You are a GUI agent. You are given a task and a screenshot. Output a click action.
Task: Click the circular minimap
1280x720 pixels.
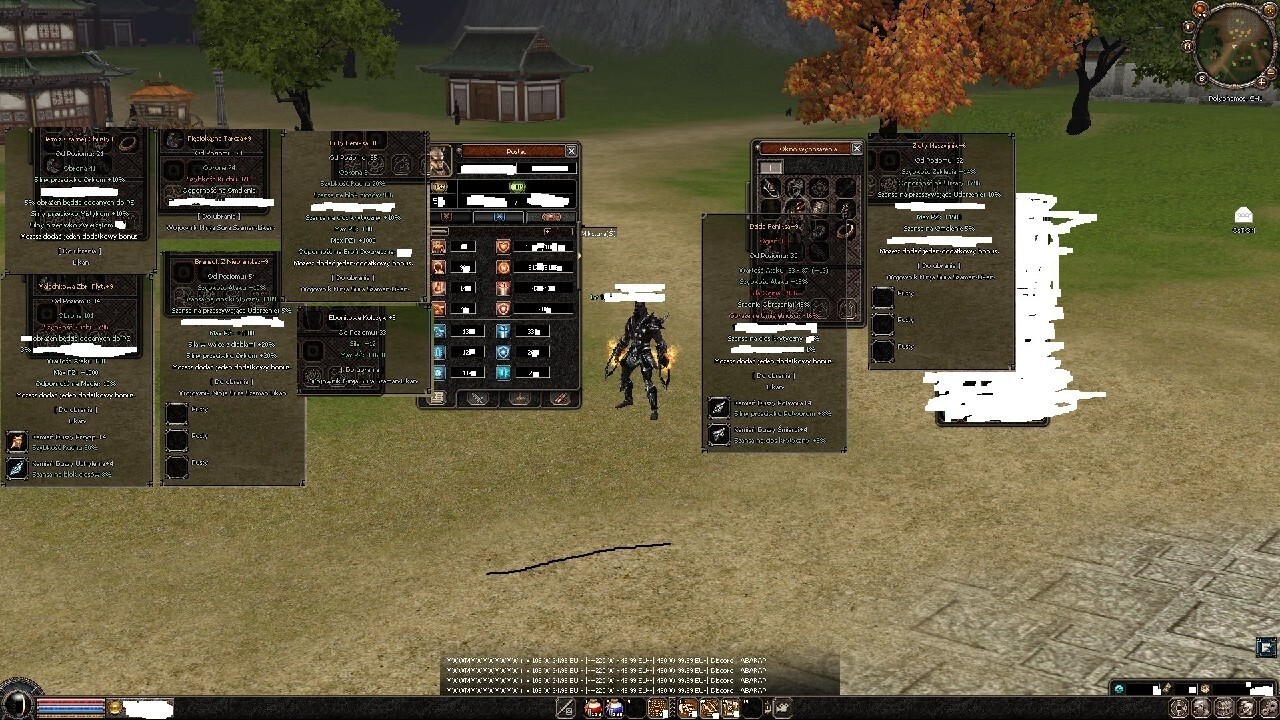pyautogui.click(x=1234, y=47)
